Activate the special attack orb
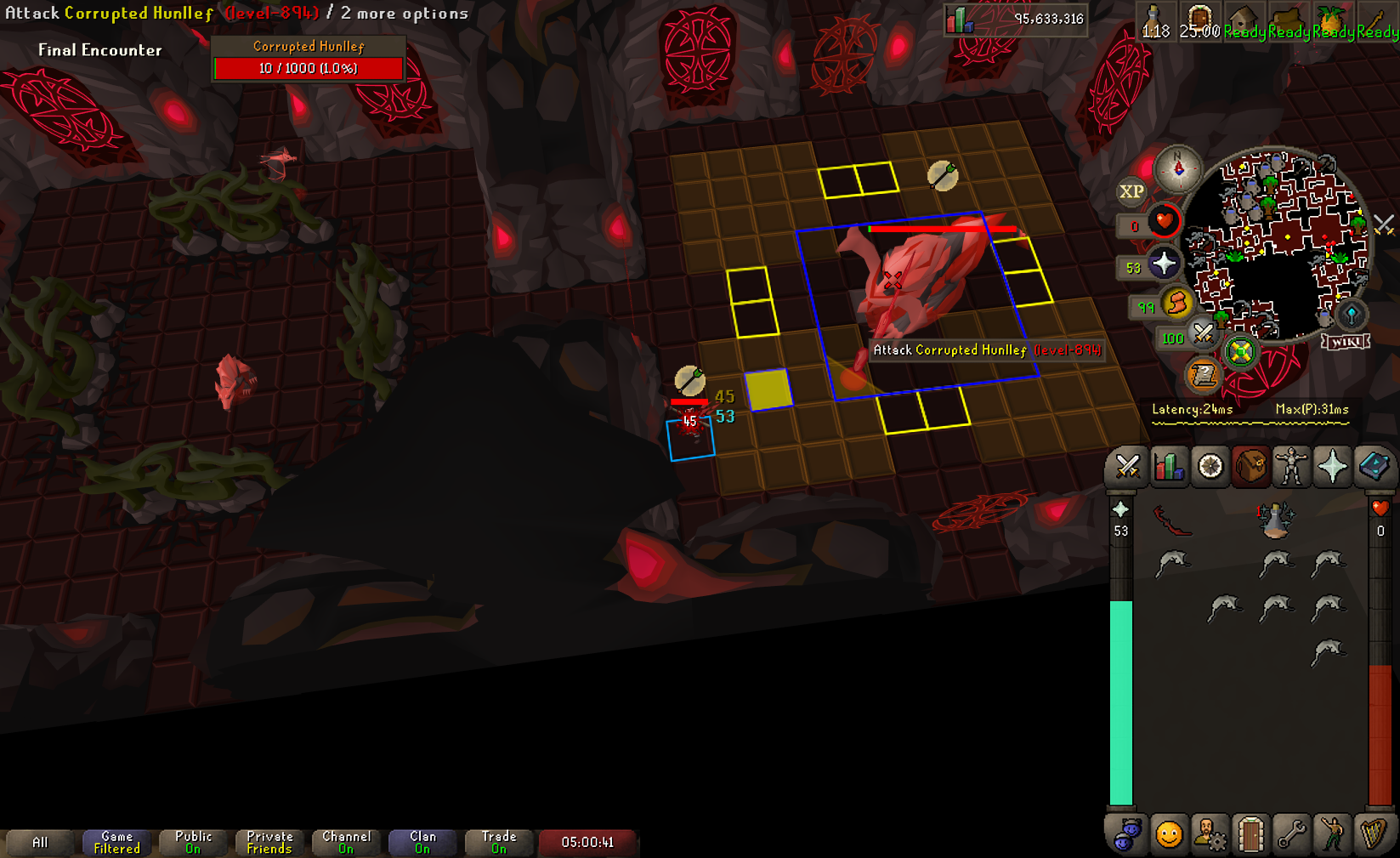The width and height of the screenshot is (1400, 858). click(1202, 335)
